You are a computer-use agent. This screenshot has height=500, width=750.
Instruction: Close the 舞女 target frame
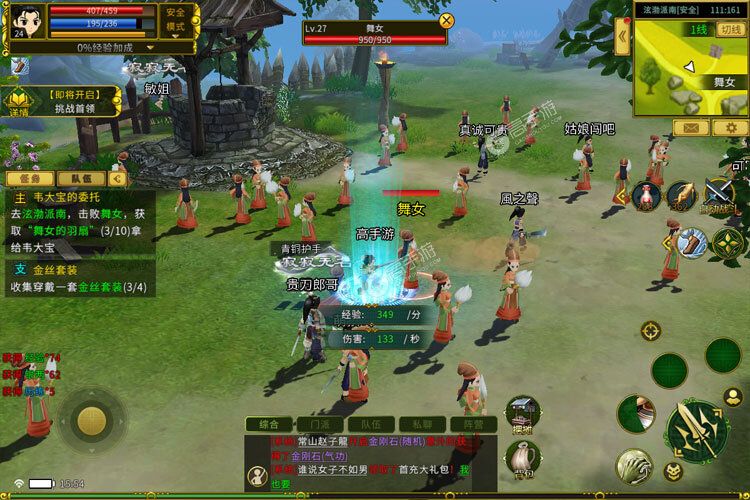[446, 19]
